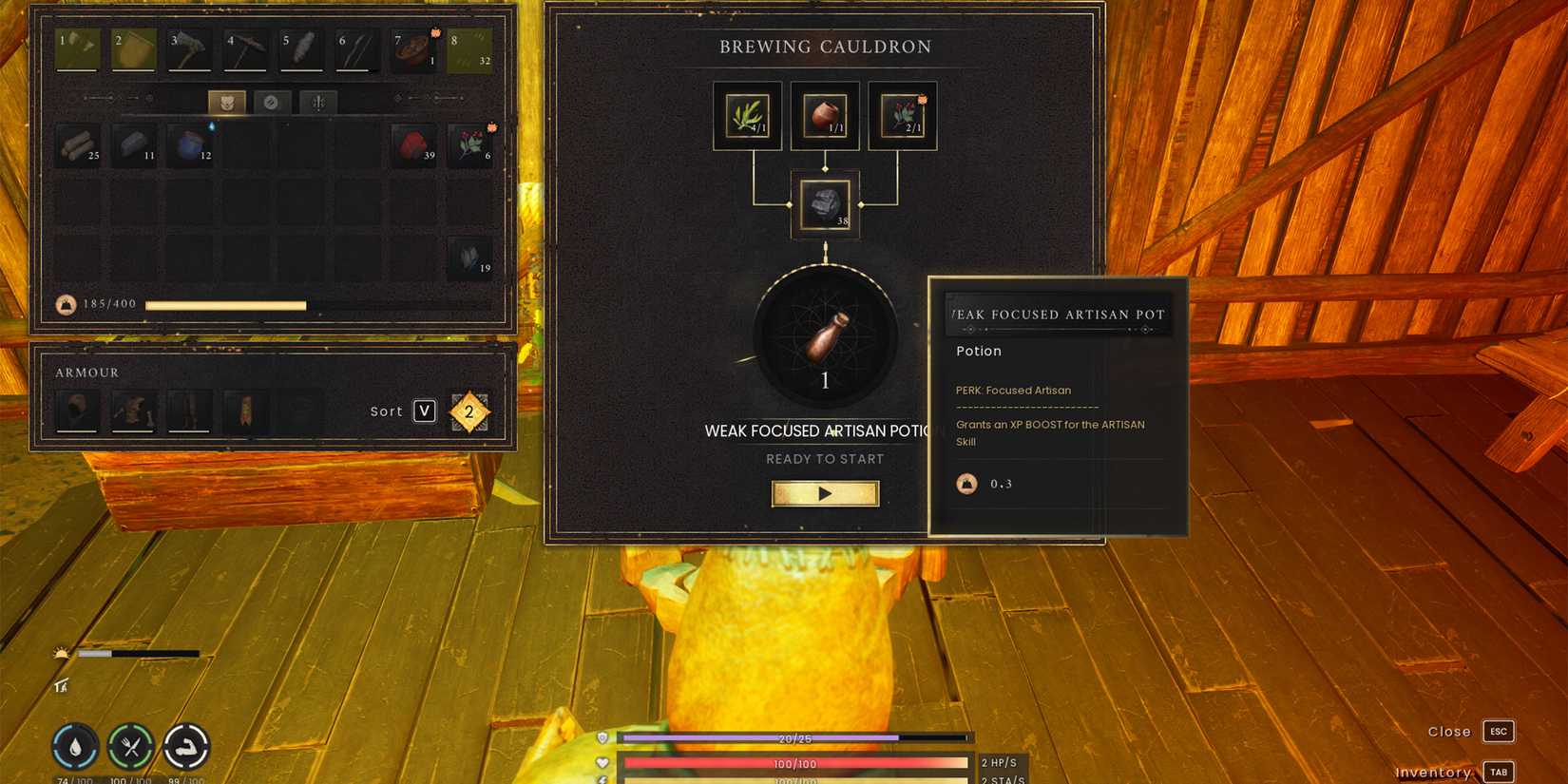Image resolution: width=1568 pixels, height=784 pixels.
Task: Click Close in the bottom right corner
Action: pos(1448,731)
